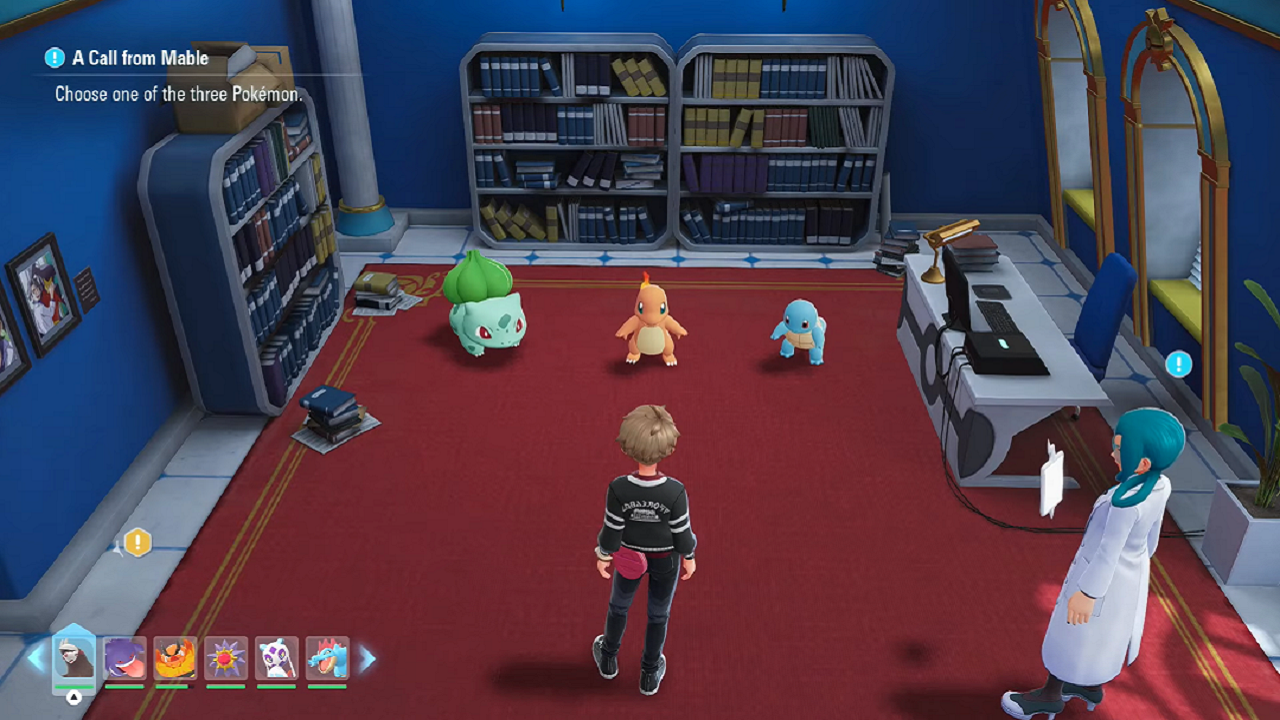1280x720 pixels.
Task: Select the Feraligatr party slot
Action: [x=327, y=659]
